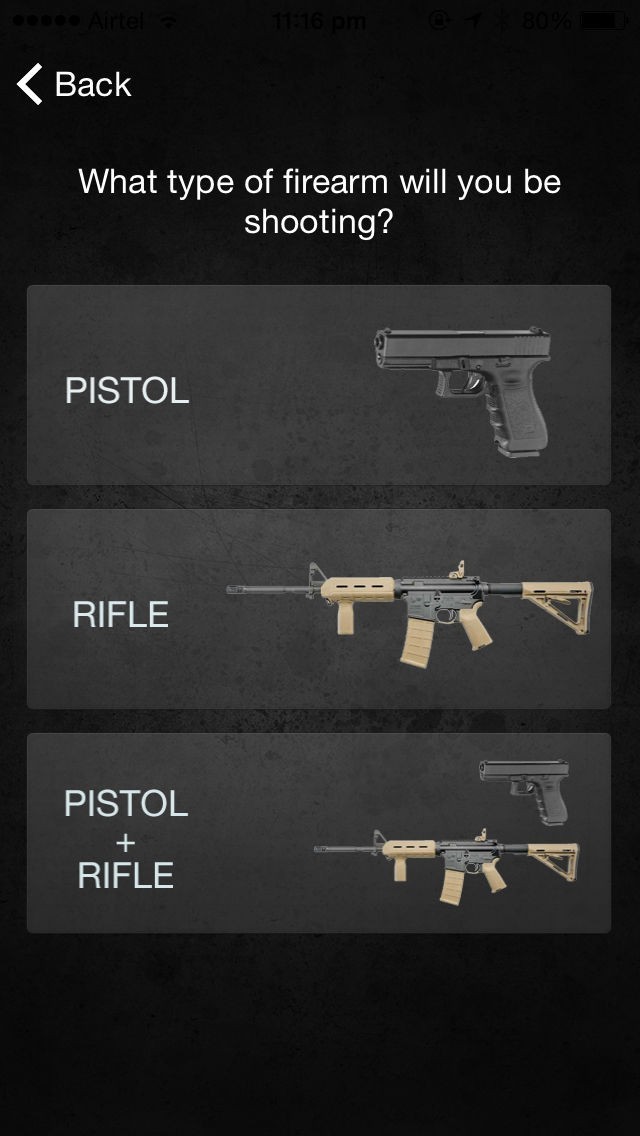Viewport: 640px width, 1136px height.
Task: Go back to the previous screen
Action: pyautogui.click(x=74, y=85)
